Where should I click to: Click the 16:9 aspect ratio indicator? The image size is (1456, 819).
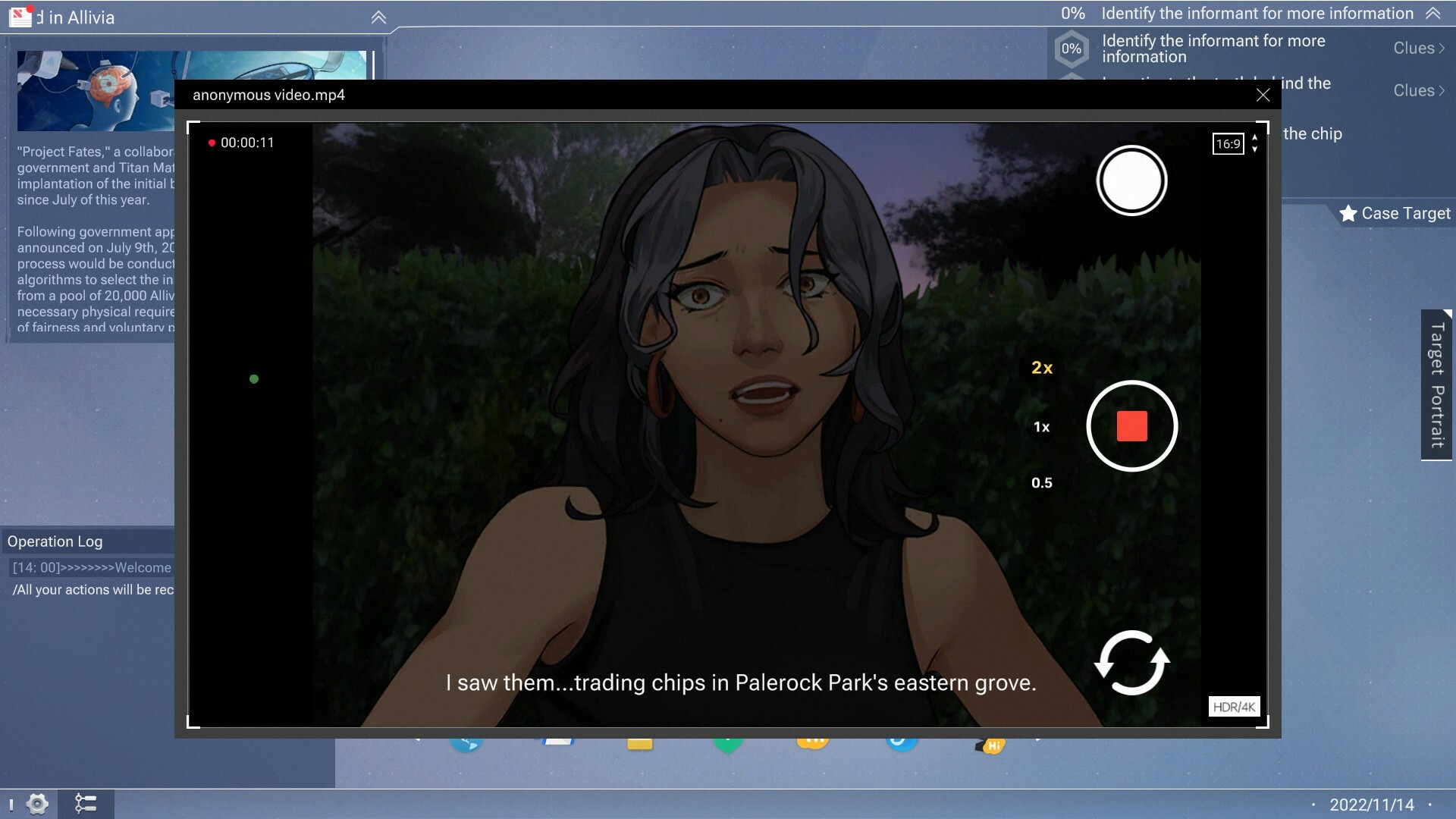coord(1228,143)
